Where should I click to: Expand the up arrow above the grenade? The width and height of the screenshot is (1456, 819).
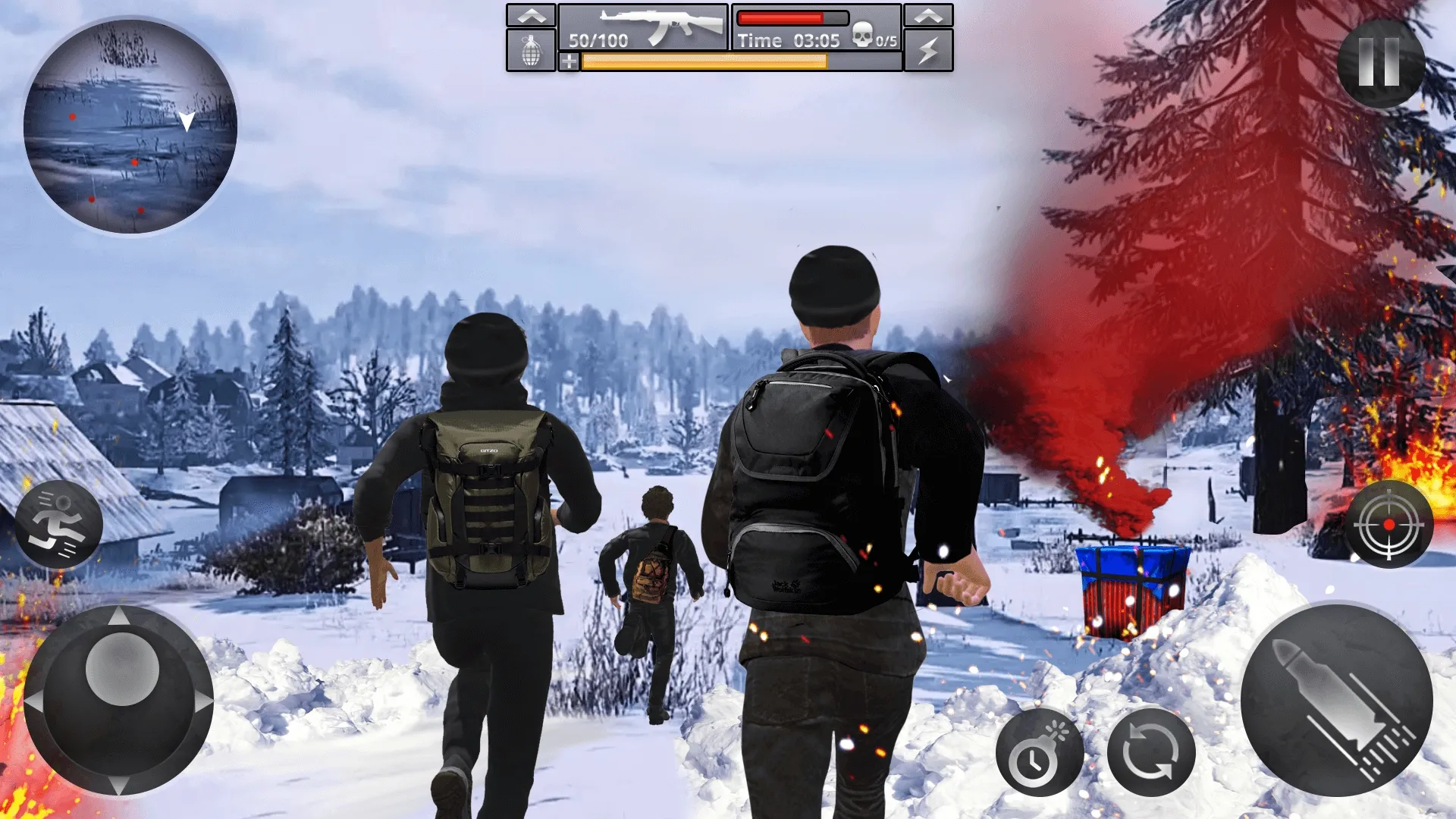(x=531, y=15)
